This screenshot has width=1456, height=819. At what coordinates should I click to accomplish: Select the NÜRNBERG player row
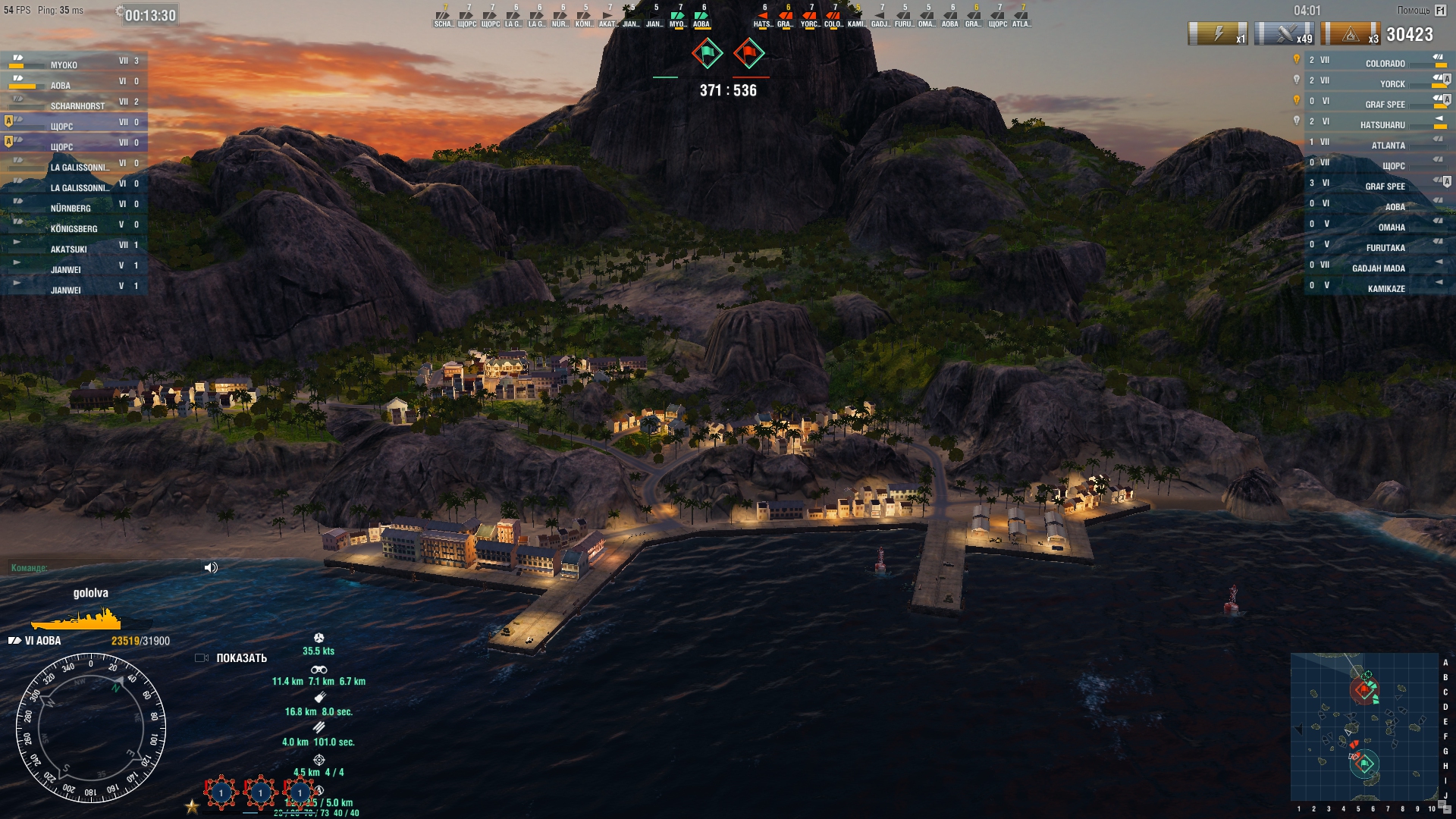pyautogui.click(x=74, y=208)
